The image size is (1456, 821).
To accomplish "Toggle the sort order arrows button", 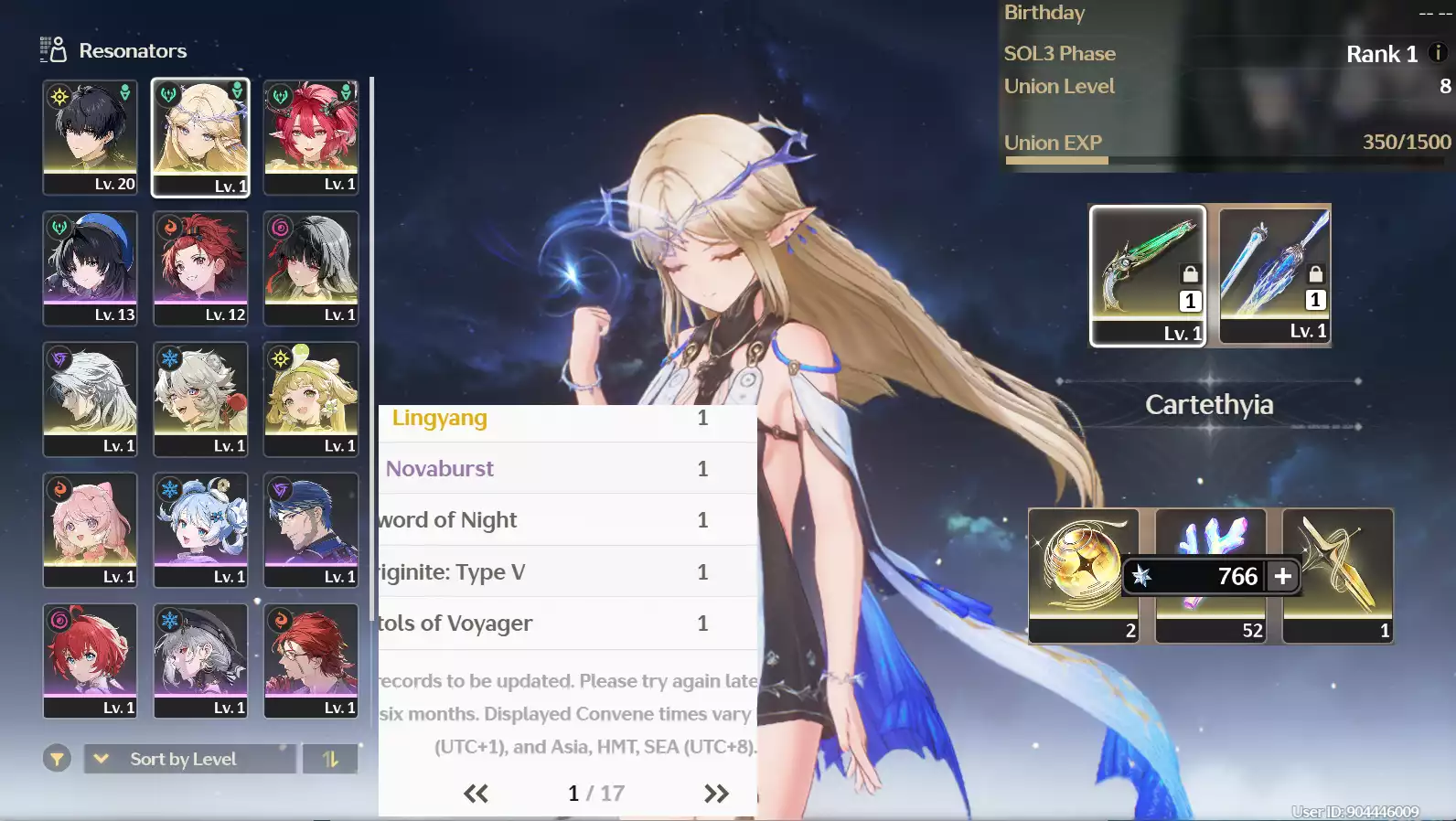I will pyautogui.click(x=330, y=759).
